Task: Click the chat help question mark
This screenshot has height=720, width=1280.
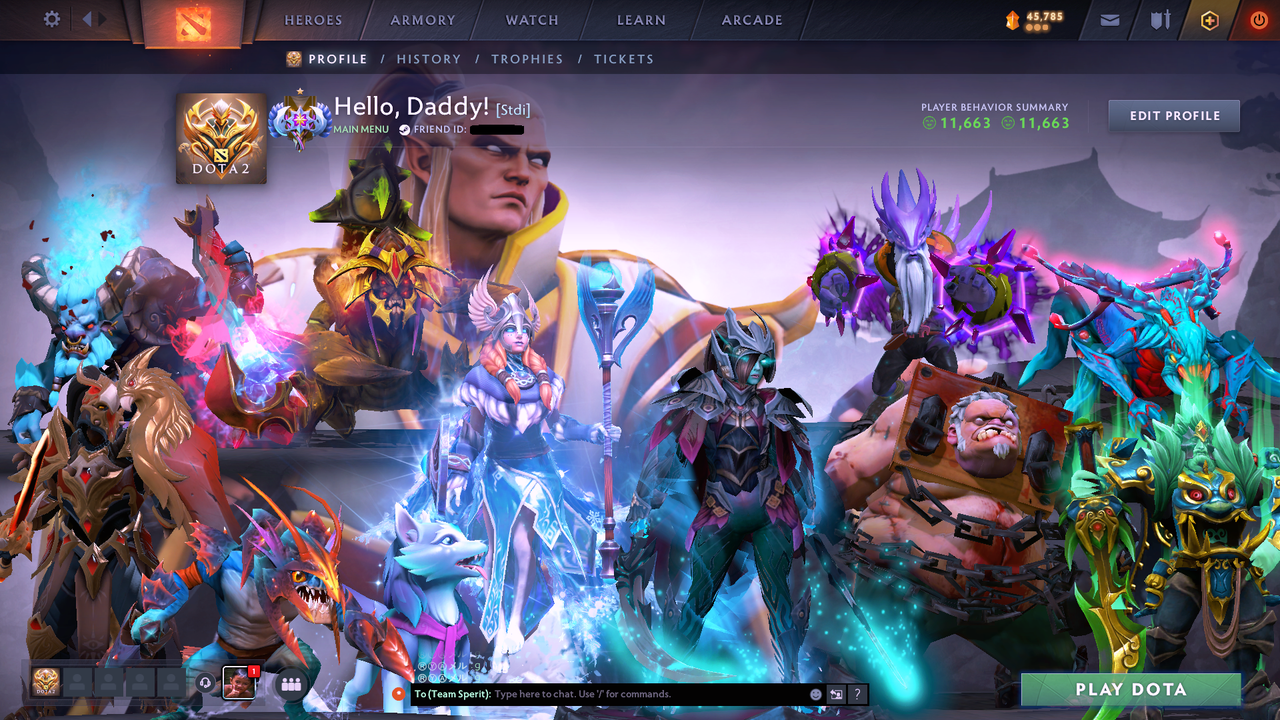Action: point(857,694)
